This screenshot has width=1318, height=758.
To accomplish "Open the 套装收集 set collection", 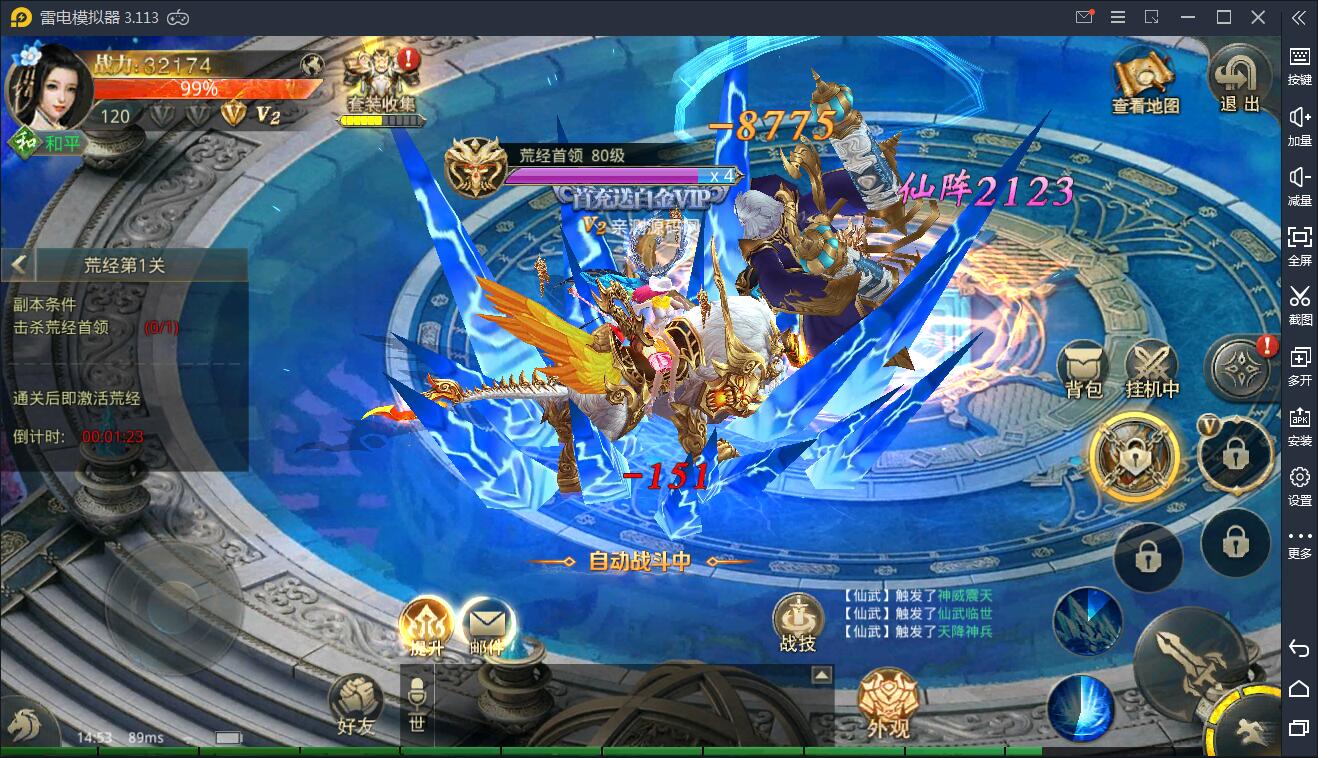I will [x=381, y=84].
